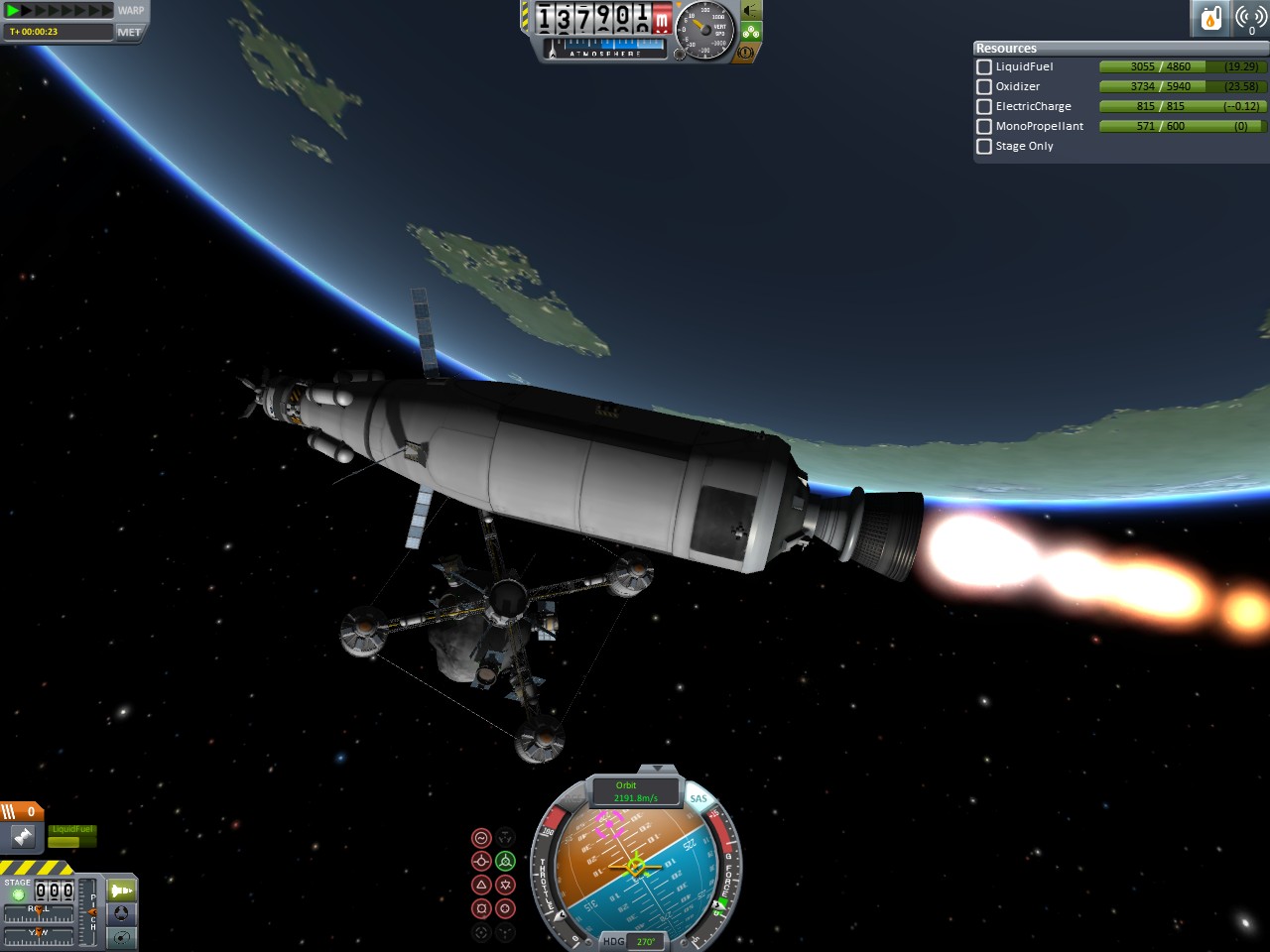Enable the Stage Only checkbox

984,146
